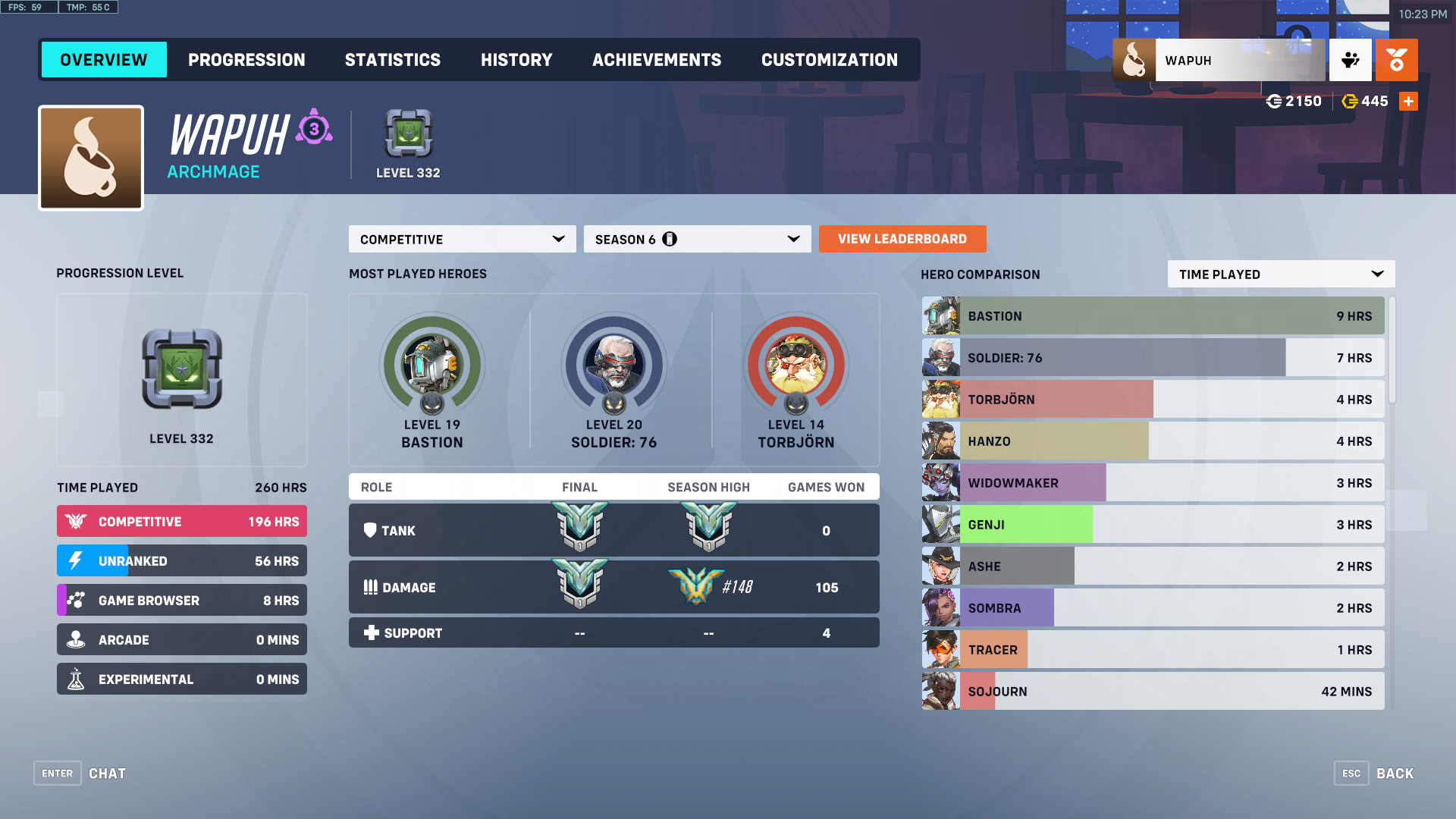Switch to the Statistics tab
Viewport: 1456px width, 819px height.
point(393,60)
